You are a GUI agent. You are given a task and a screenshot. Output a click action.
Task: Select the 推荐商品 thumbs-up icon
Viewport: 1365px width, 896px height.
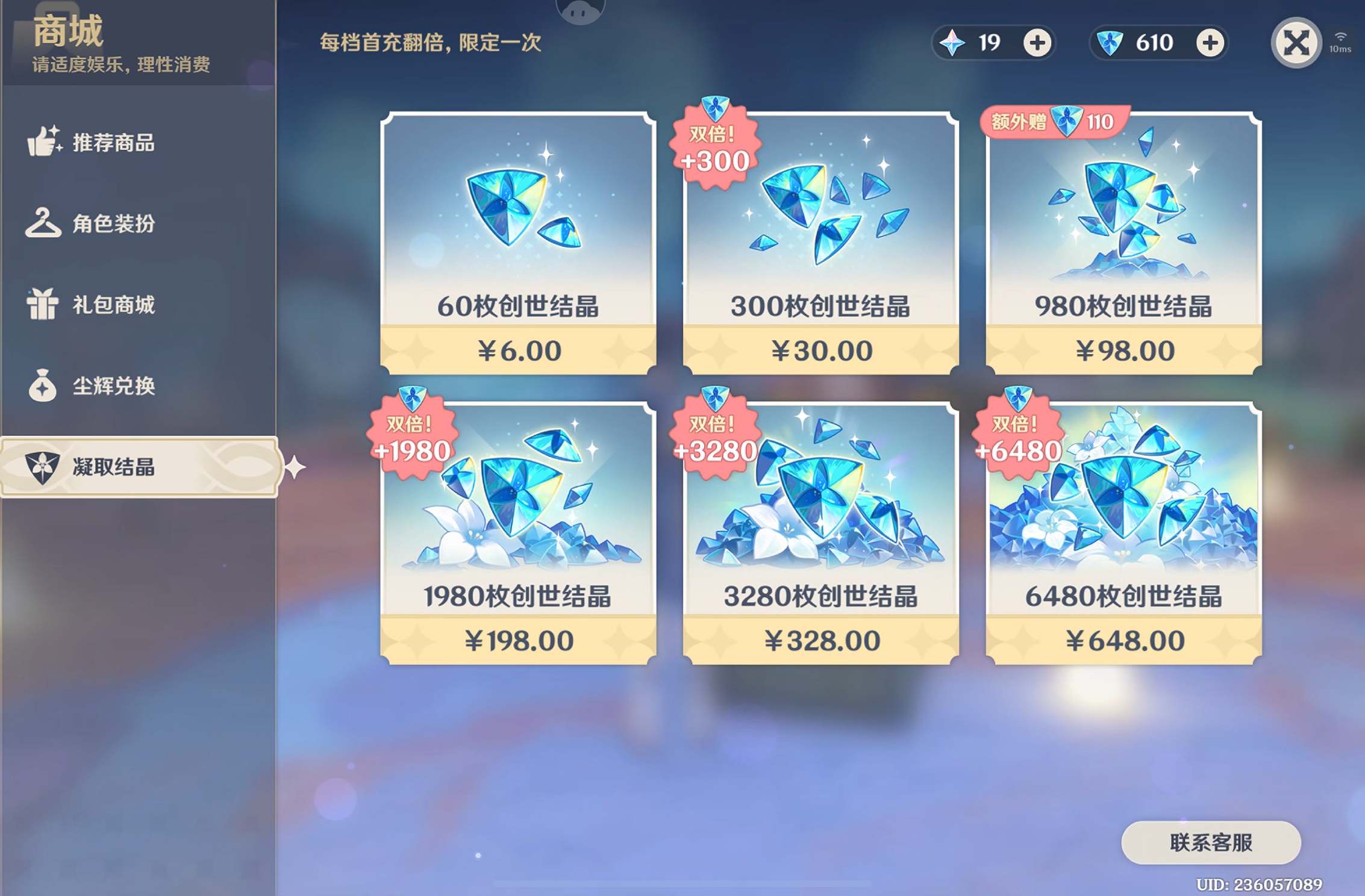pos(43,142)
